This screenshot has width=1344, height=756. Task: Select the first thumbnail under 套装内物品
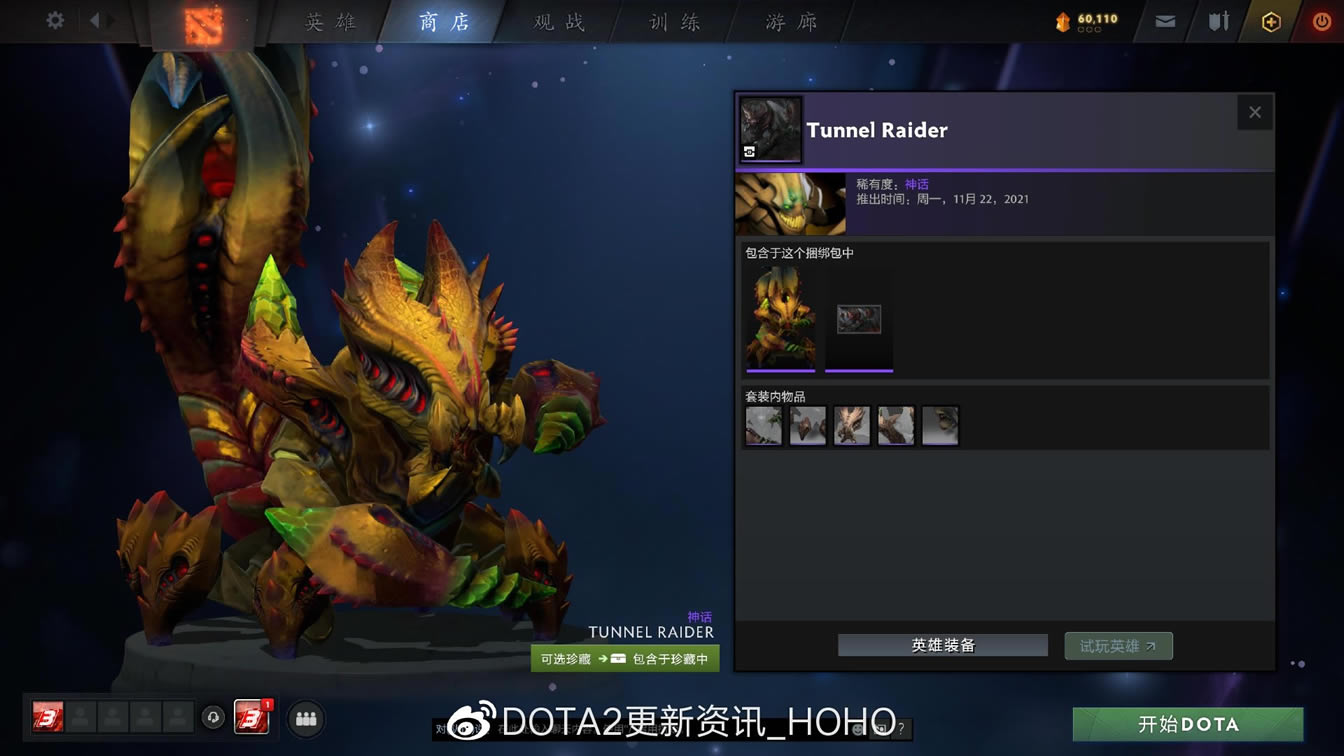(763, 424)
